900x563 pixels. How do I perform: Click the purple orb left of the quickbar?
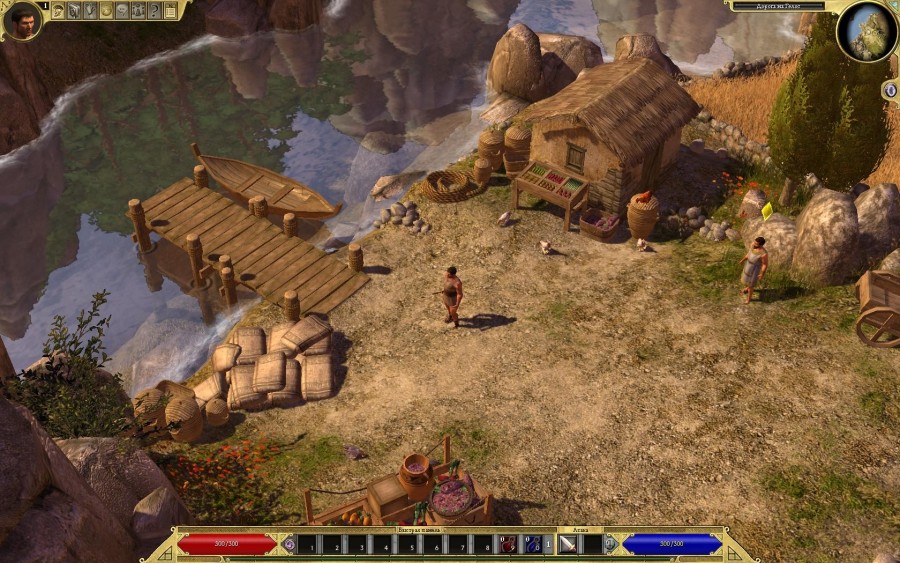(x=289, y=545)
